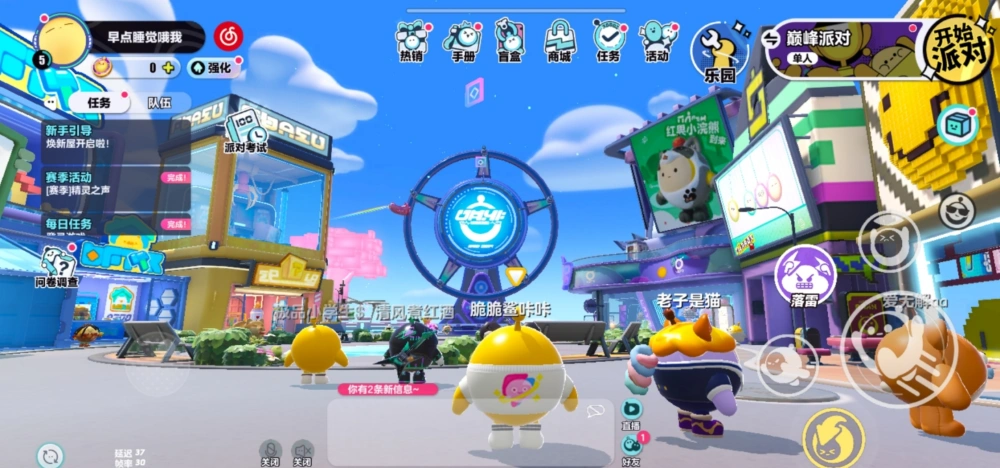This screenshot has width=1000, height=468.
Task: Open the 手册 handbook
Action: point(463,40)
